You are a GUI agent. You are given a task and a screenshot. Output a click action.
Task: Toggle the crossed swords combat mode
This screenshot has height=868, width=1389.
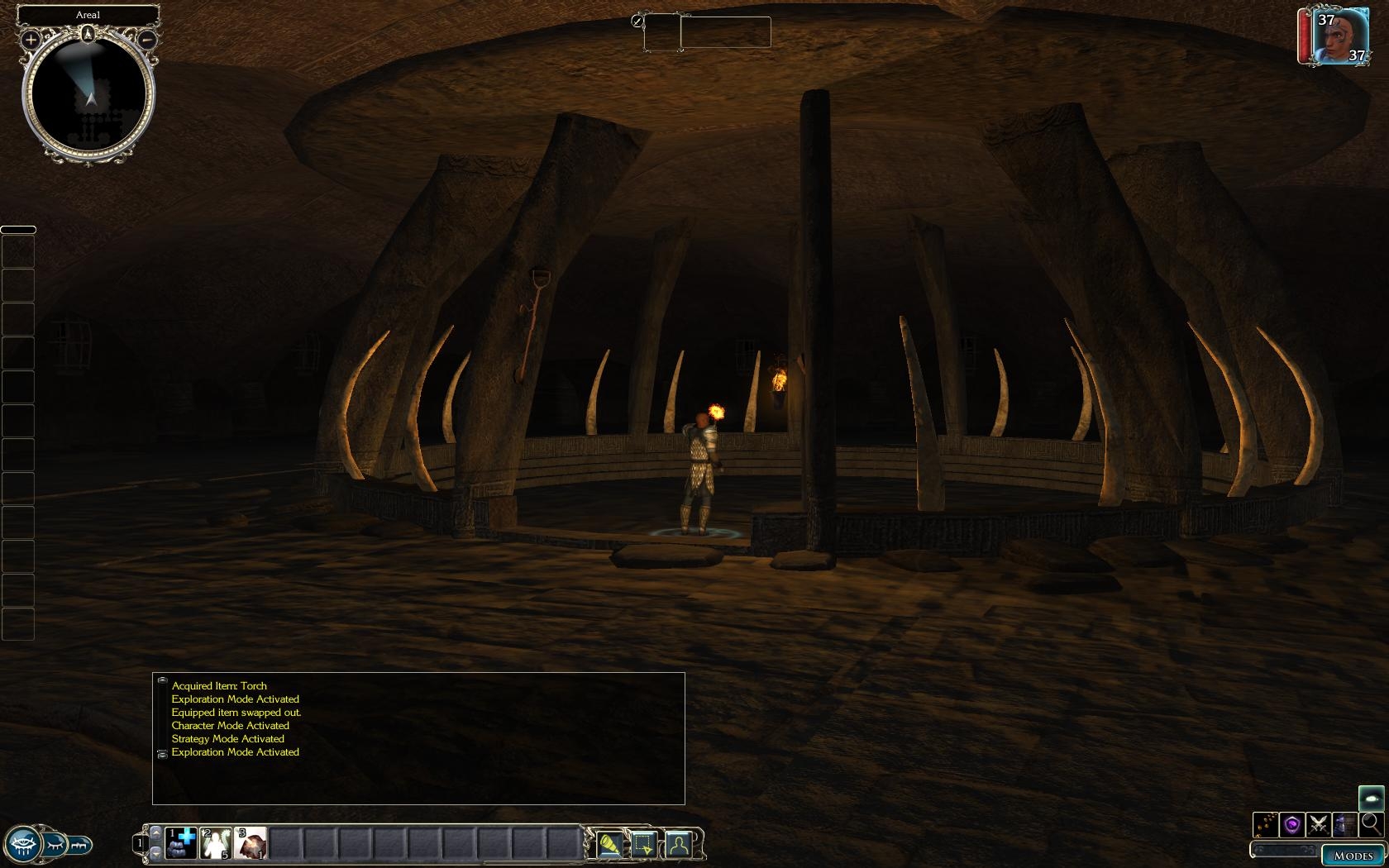1319,824
